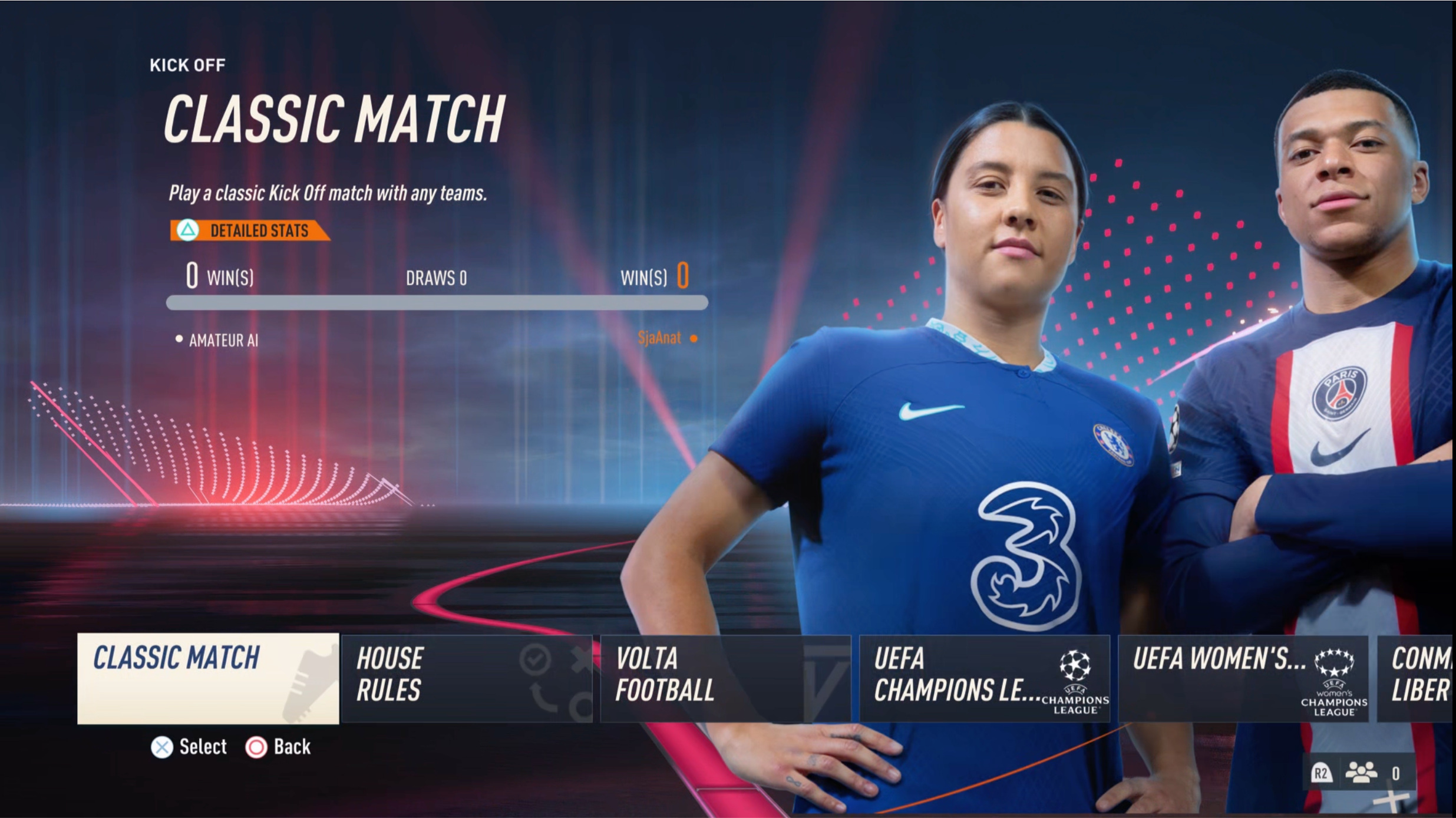Choose the House Rules mode
Image resolution: width=1456 pixels, height=818 pixels.
[466, 678]
